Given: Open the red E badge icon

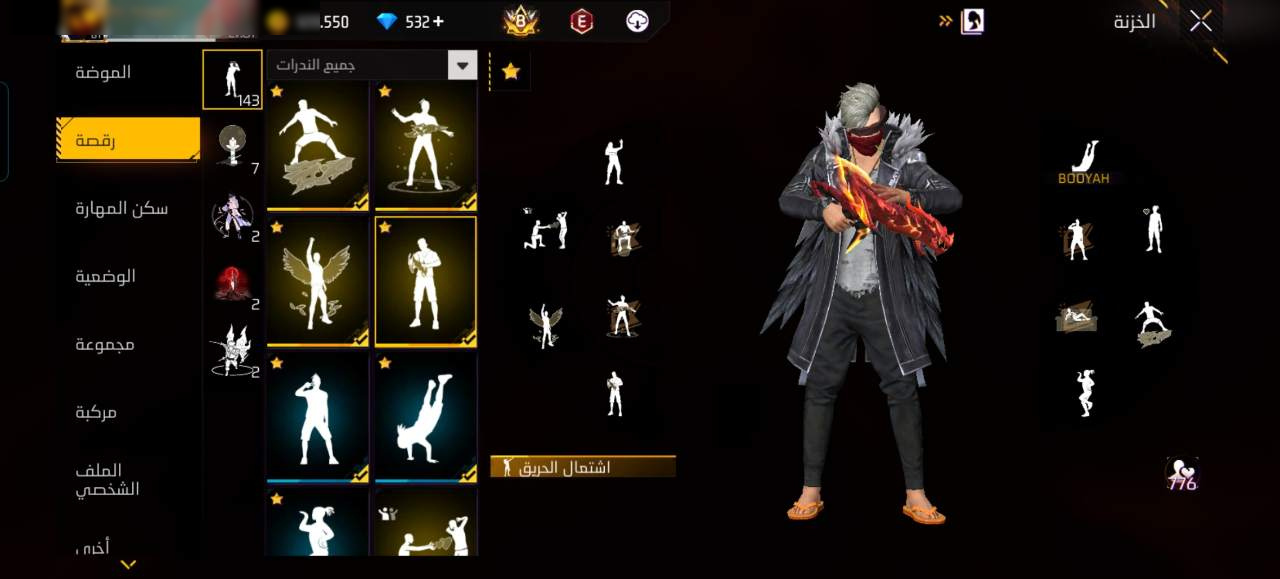Looking at the screenshot, I should [581, 21].
